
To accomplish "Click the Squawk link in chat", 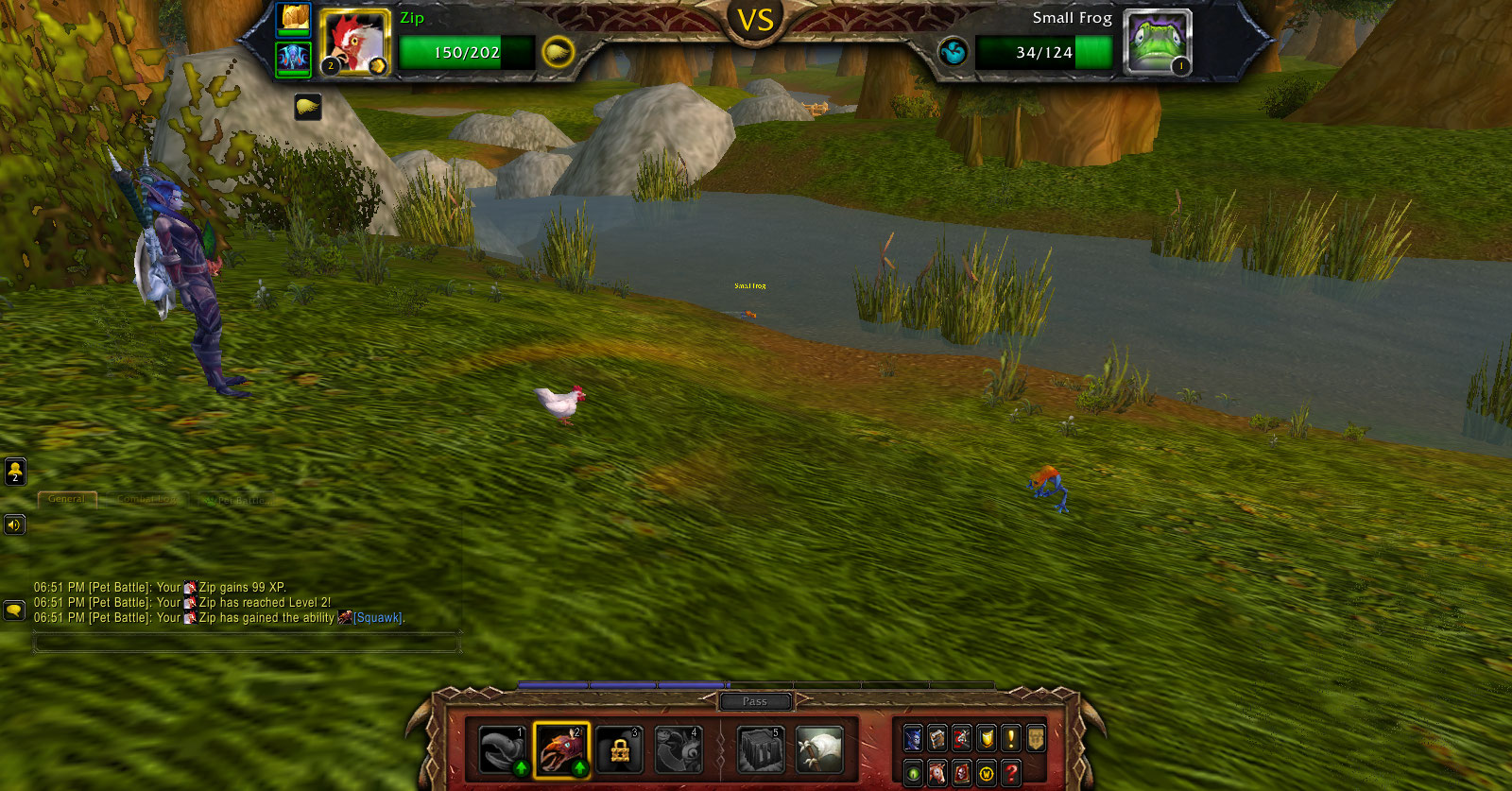I will 377,618.
